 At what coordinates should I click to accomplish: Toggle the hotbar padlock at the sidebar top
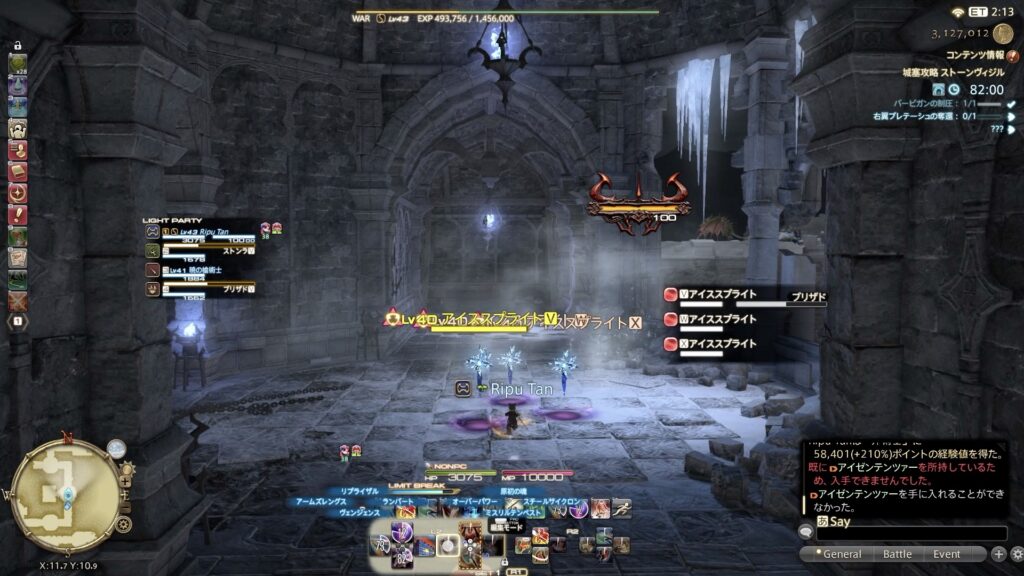coord(18,47)
